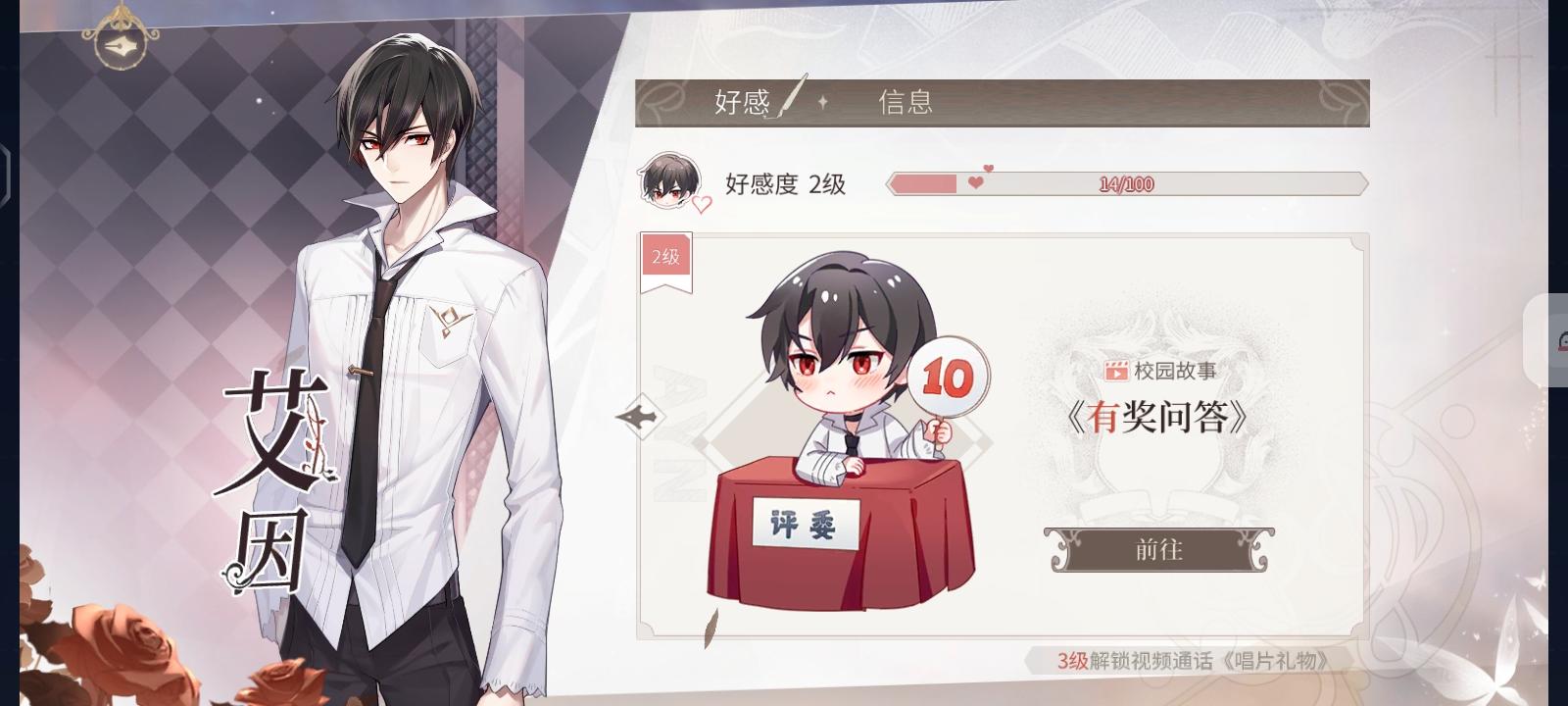
Task: Click the left arrow to view previous story
Action: [642, 415]
